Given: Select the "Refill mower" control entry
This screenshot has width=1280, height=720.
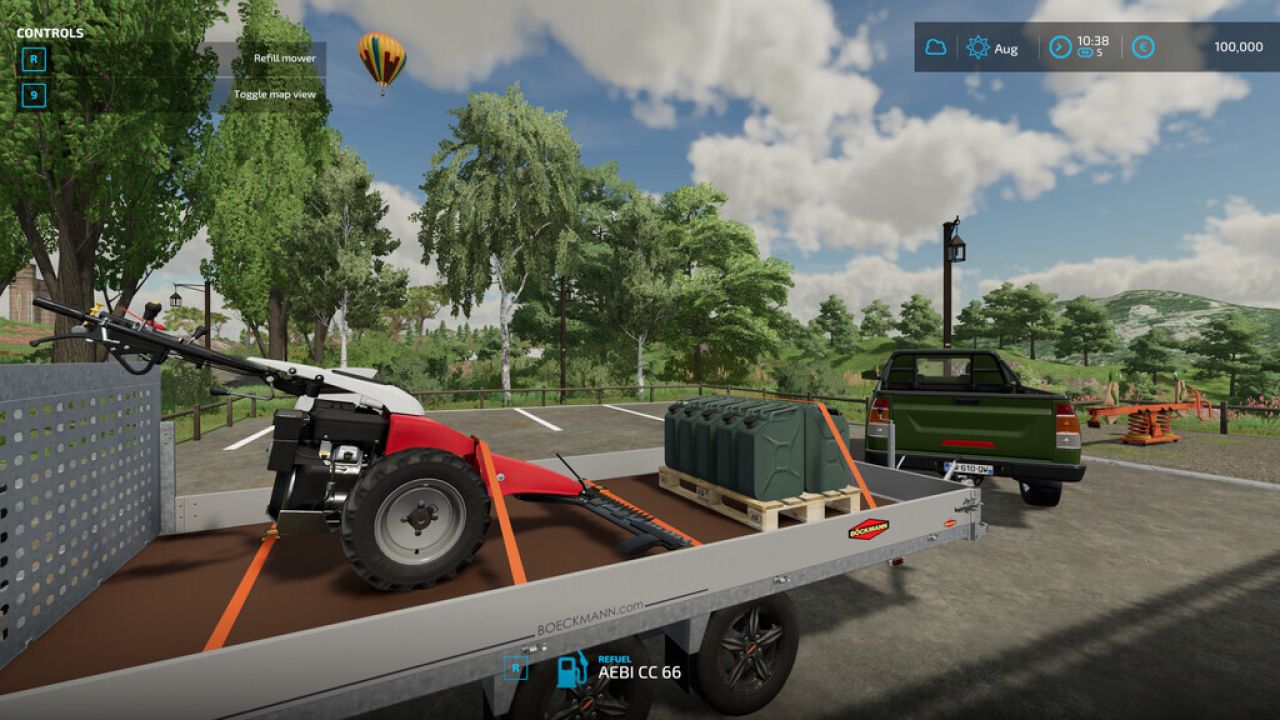Looking at the screenshot, I should click(284, 58).
